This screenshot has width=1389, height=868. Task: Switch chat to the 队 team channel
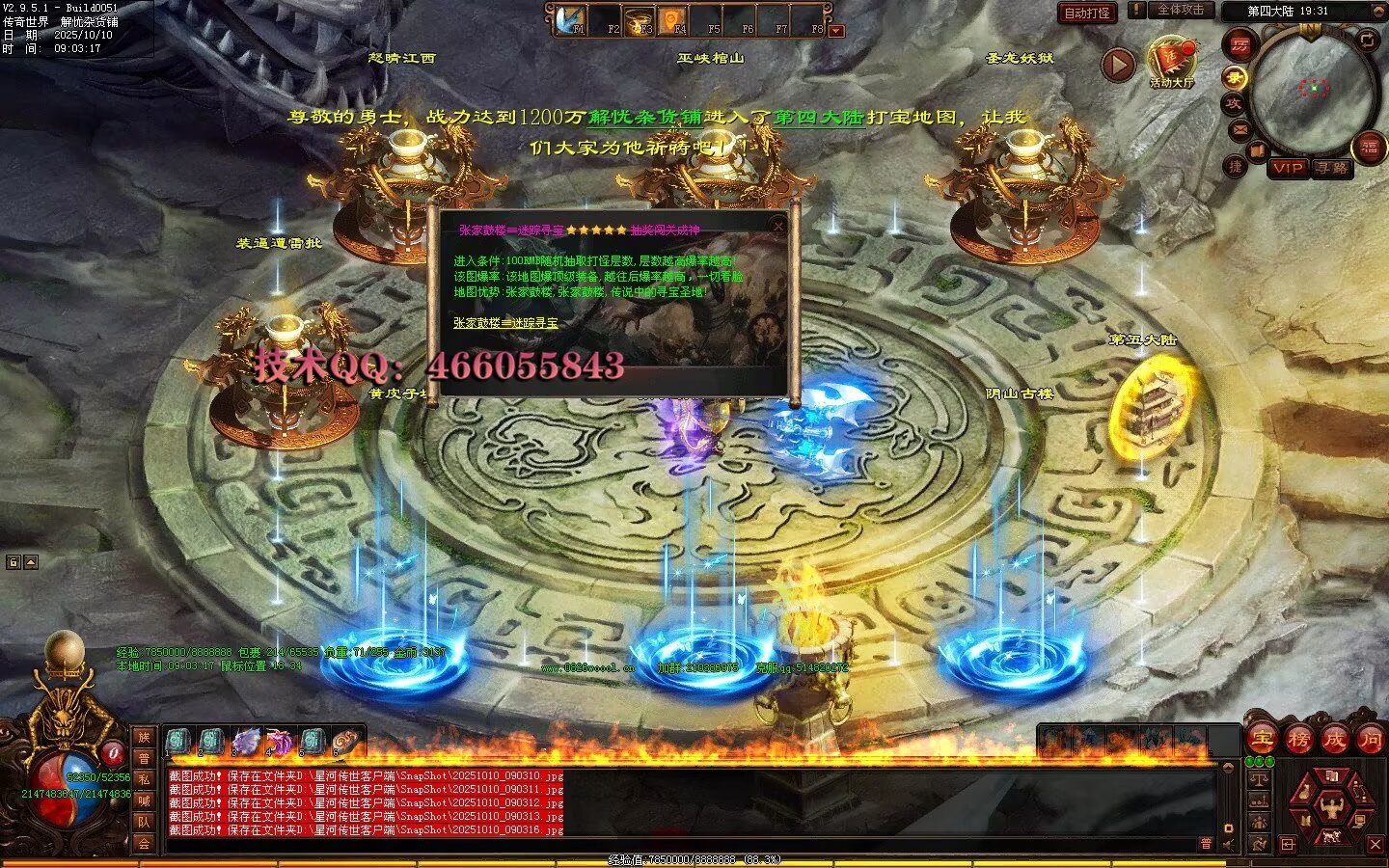[144, 822]
